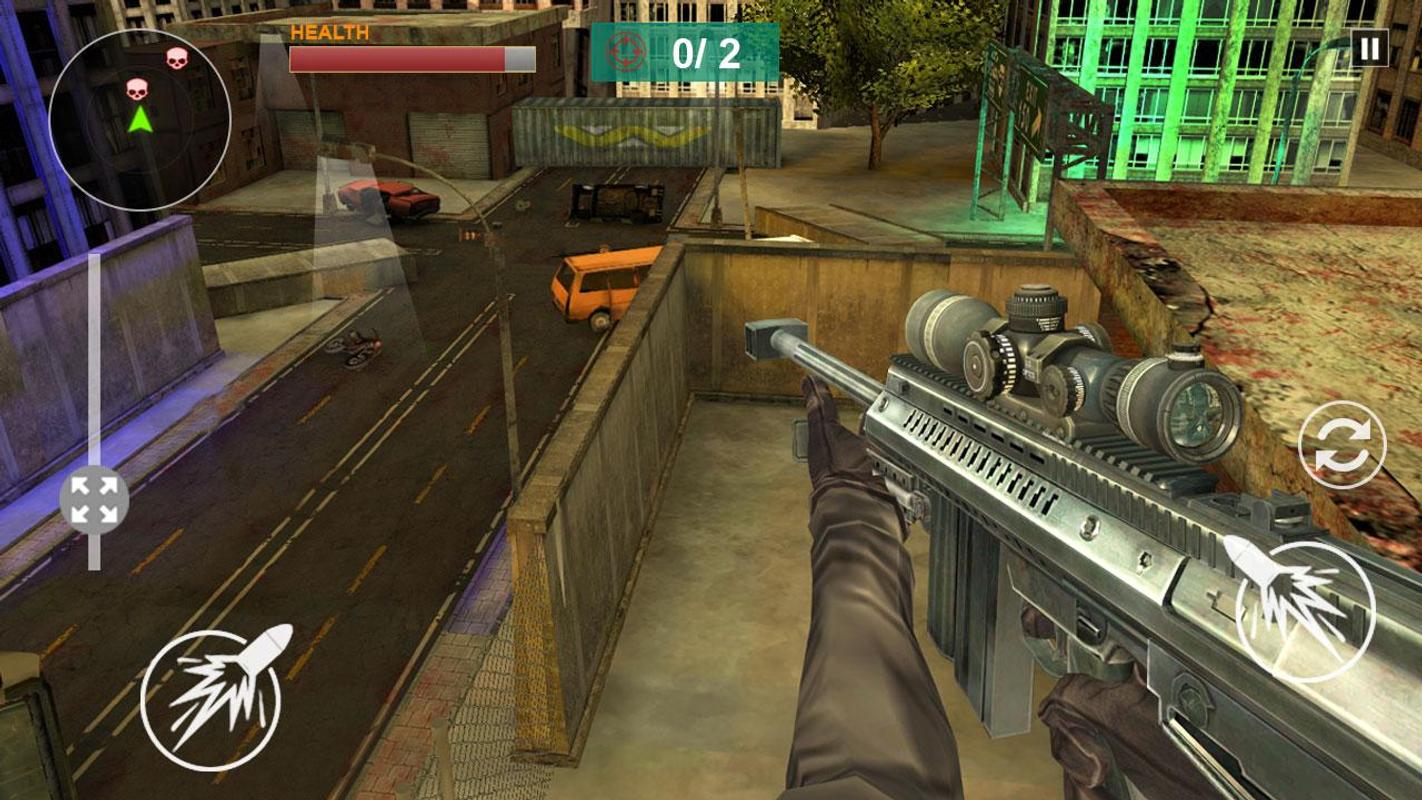1422x800 pixels.
Task: Pause the game
Action: [1369, 48]
